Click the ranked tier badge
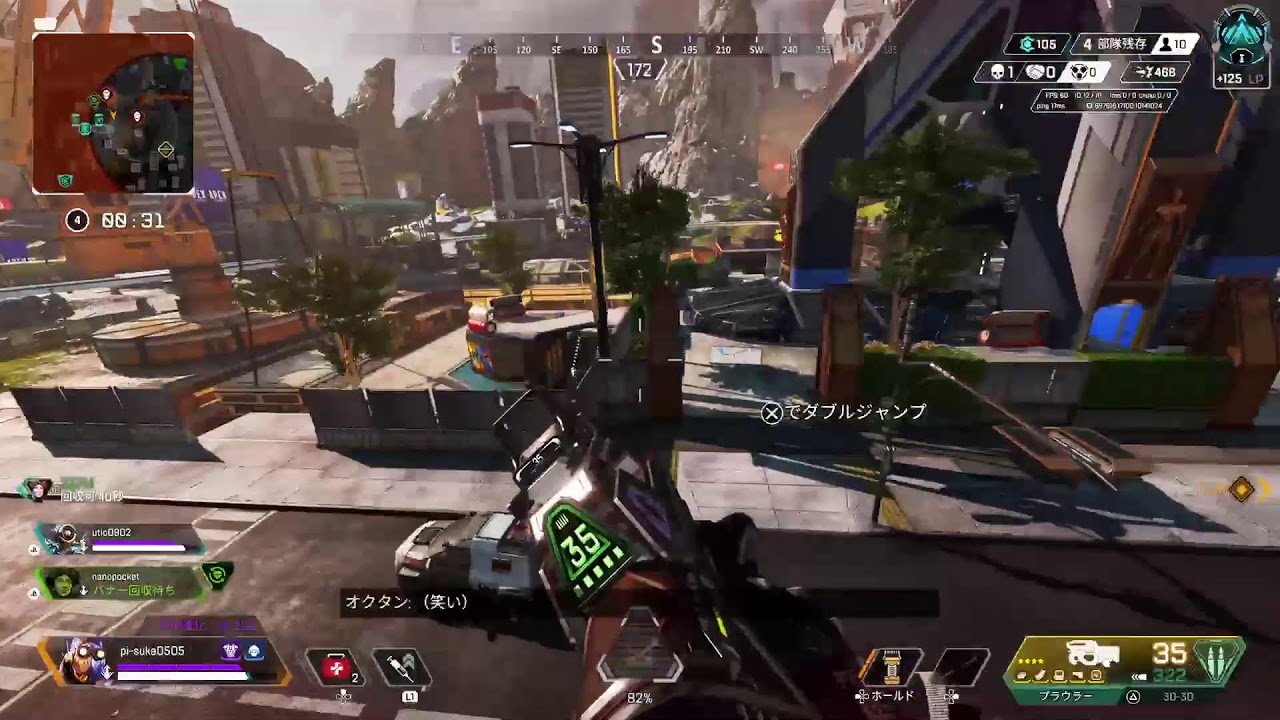The width and height of the screenshot is (1280, 720). pos(1243,40)
